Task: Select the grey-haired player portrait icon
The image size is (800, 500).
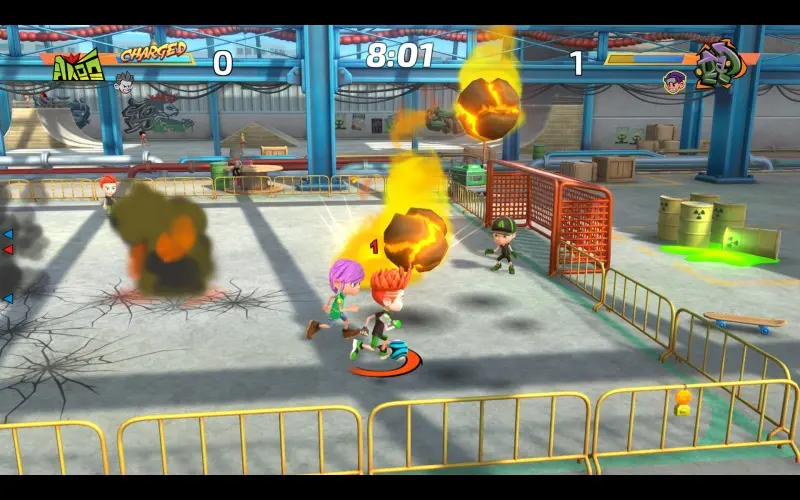Action: [x=125, y=82]
